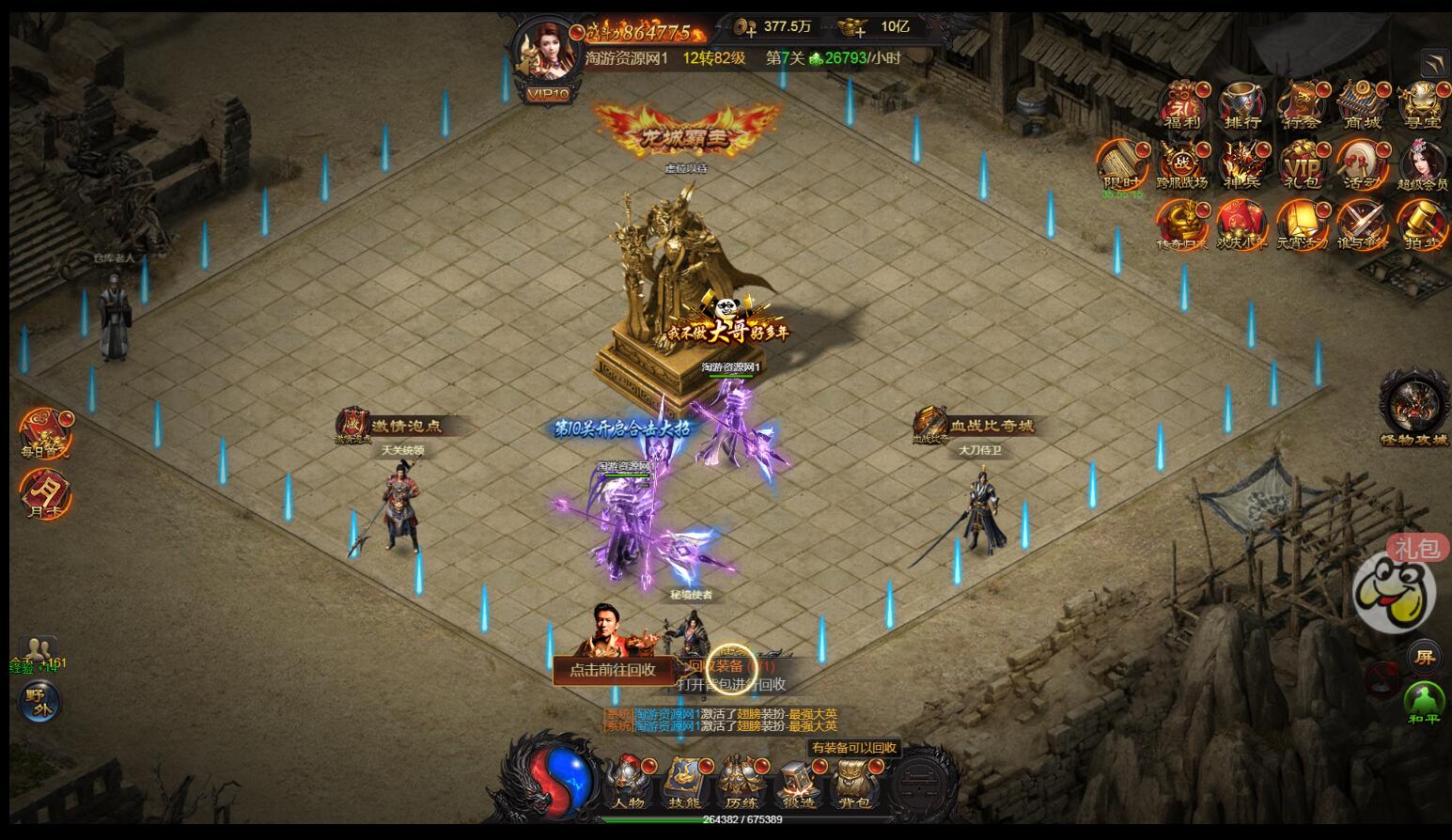This screenshot has width=1452, height=840.
Task: Open the 月卡 monthly card
Action: click(44, 493)
